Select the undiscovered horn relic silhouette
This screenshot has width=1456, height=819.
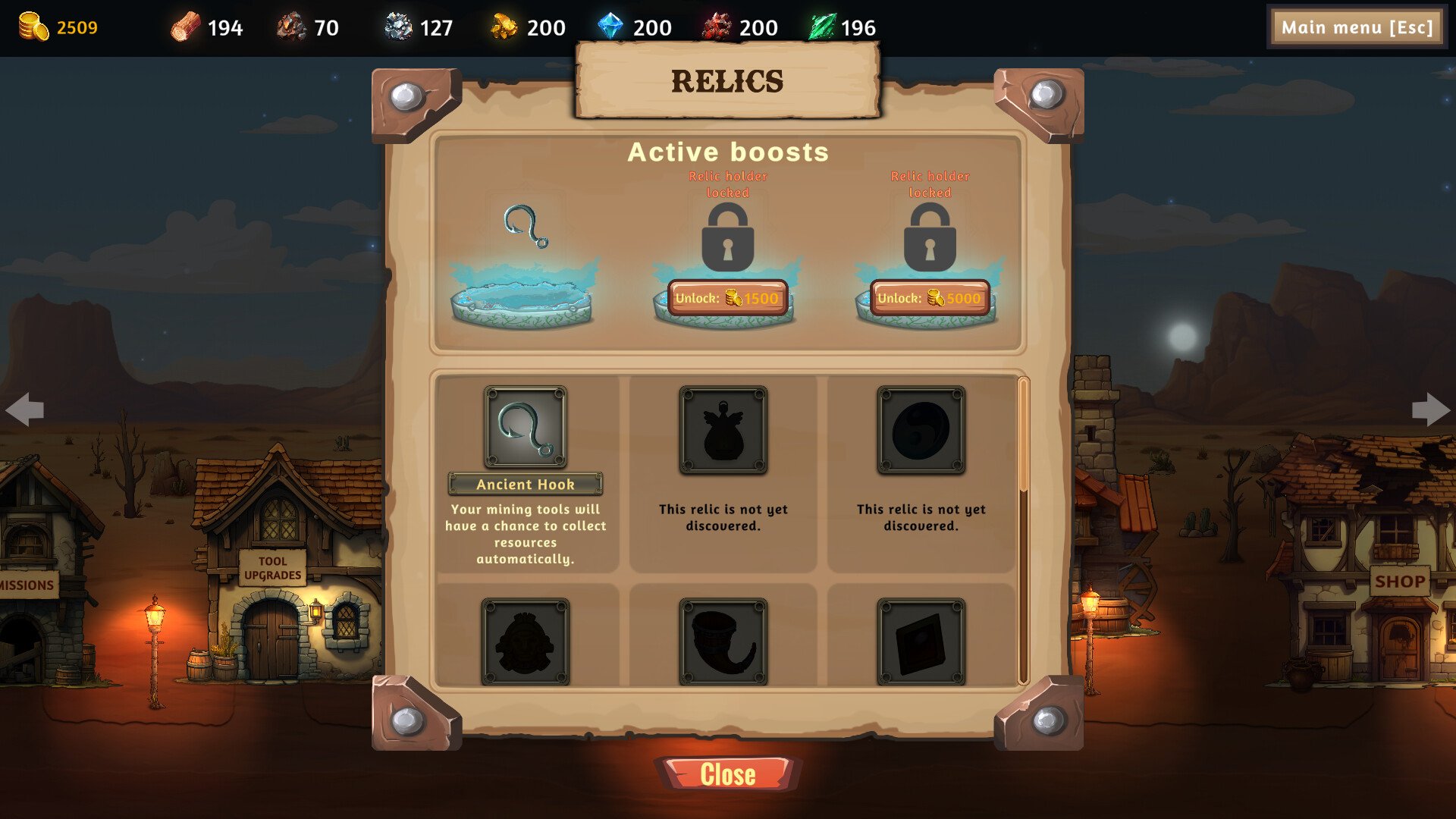tap(723, 642)
